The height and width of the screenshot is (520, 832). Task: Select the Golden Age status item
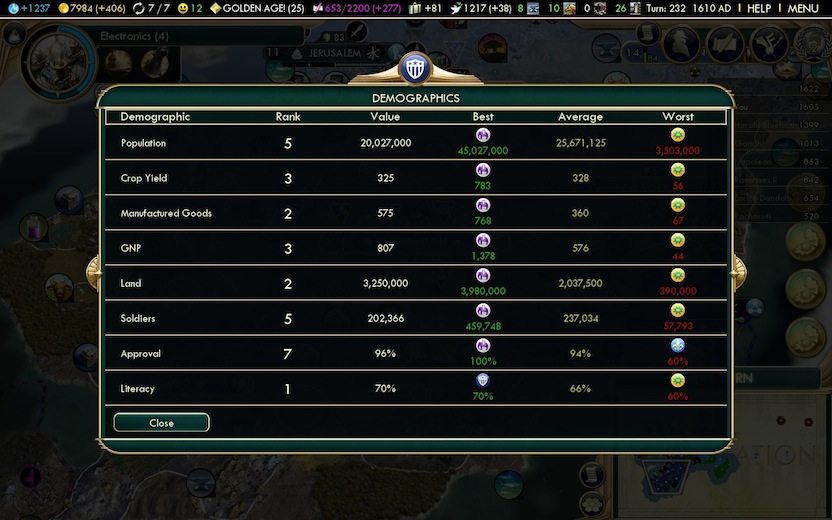tap(257, 8)
